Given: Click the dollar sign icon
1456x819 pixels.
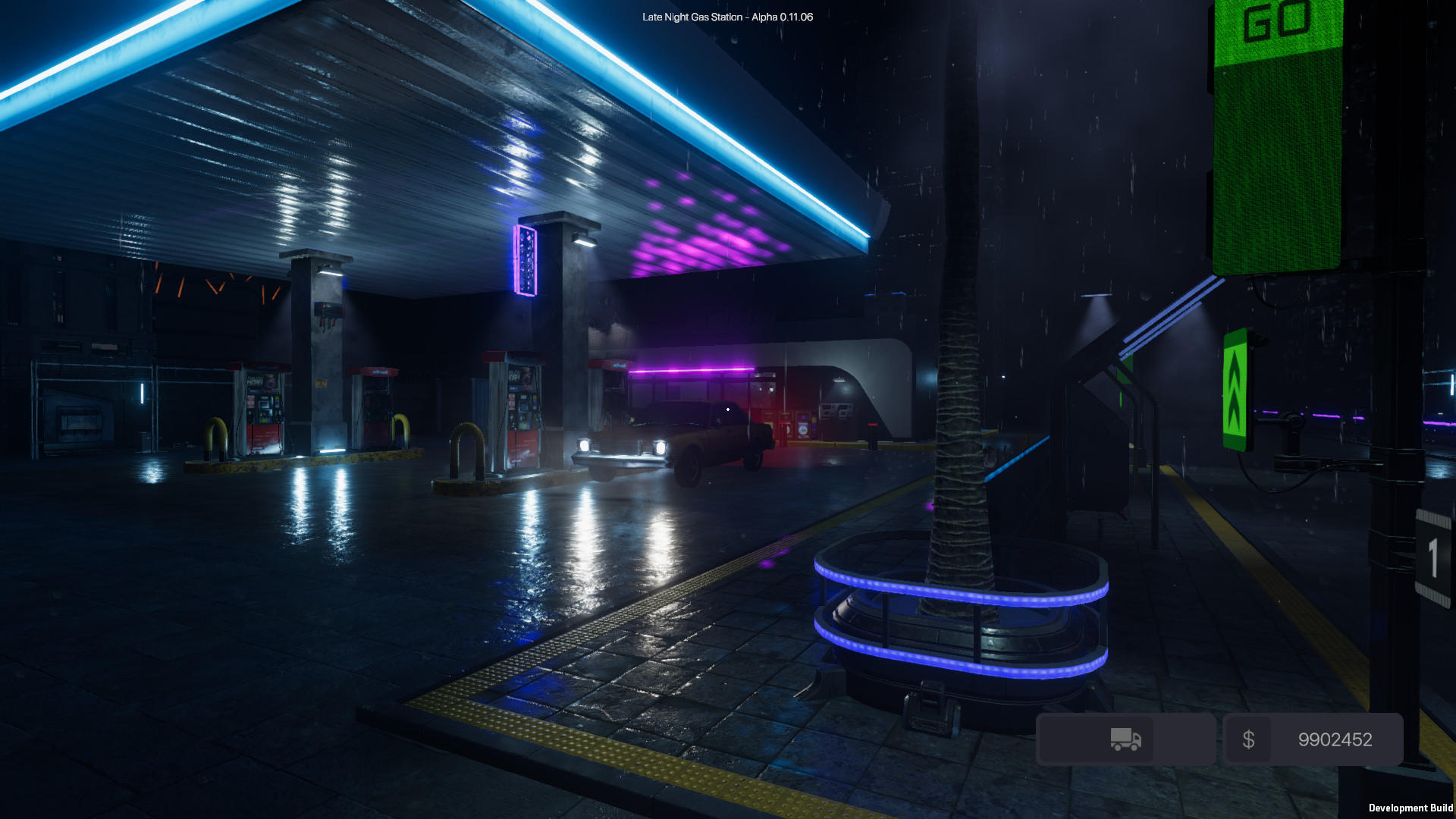Looking at the screenshot, I should [1250, 738].
